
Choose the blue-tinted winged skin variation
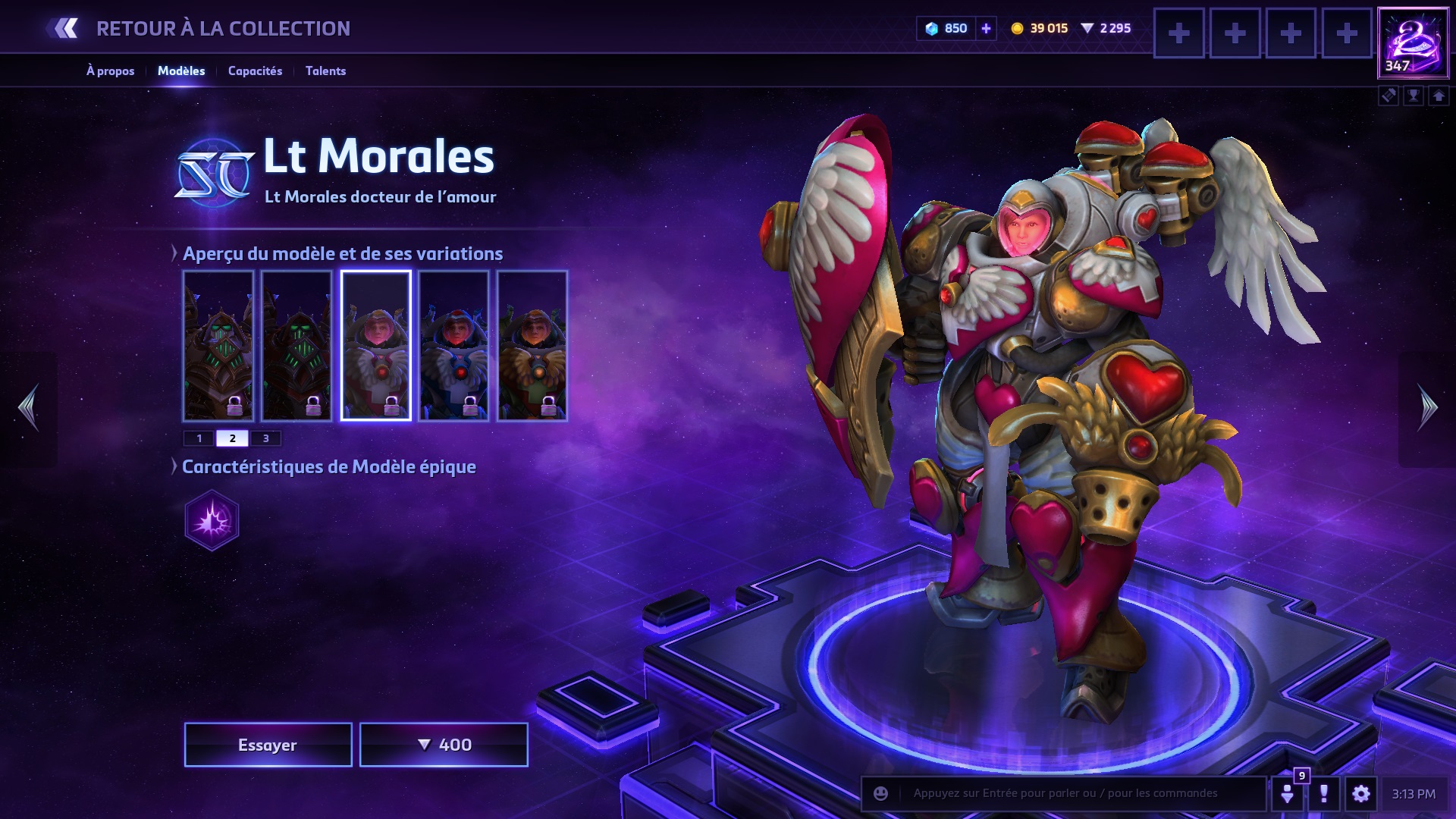click(x=453, y=346)
